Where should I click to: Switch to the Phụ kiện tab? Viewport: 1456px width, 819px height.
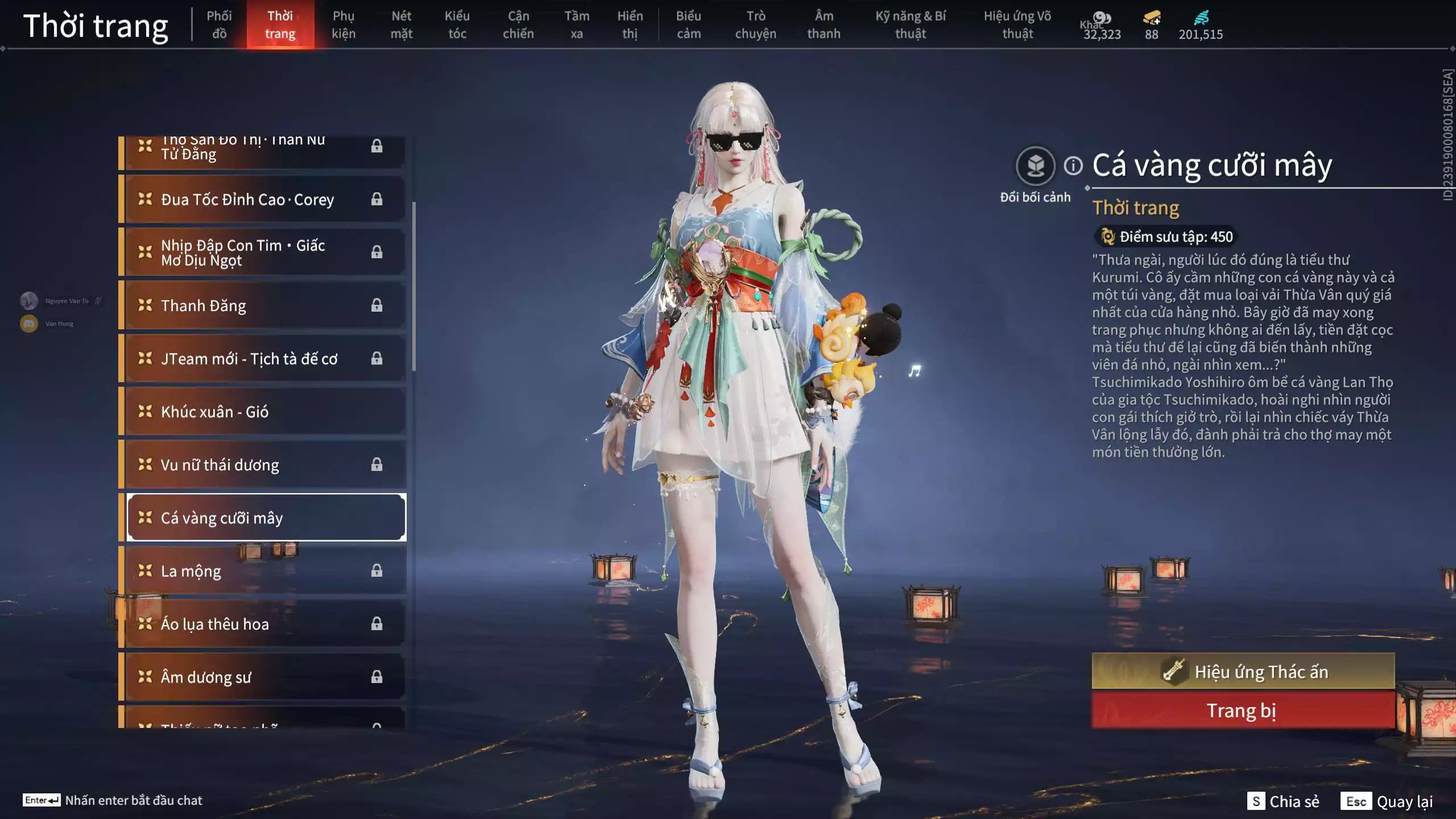[344, 24]
